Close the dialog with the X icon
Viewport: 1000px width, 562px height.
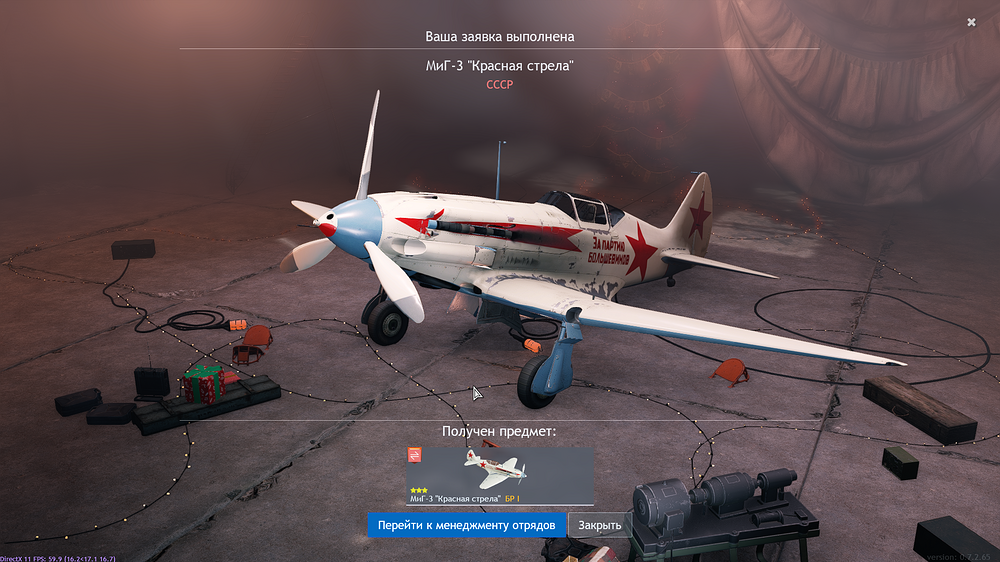971,22
